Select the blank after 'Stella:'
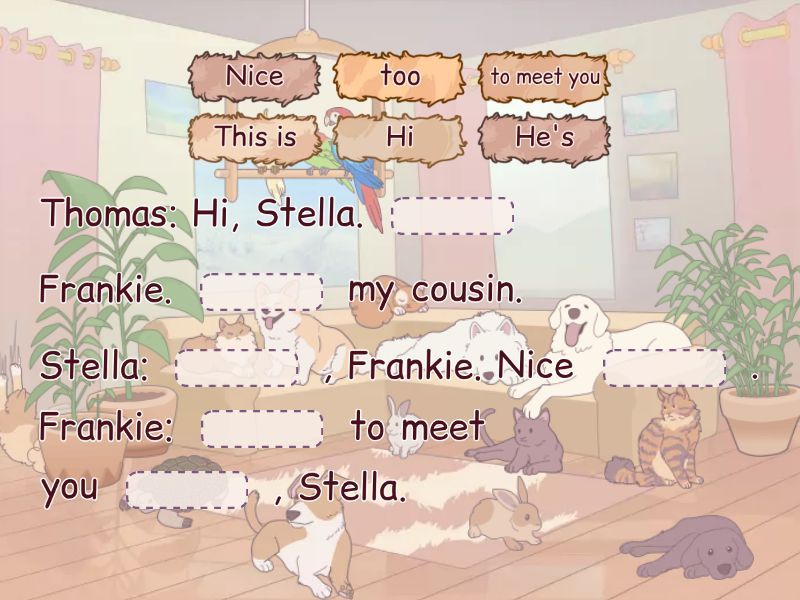800x600 pixels. (237, 367)
